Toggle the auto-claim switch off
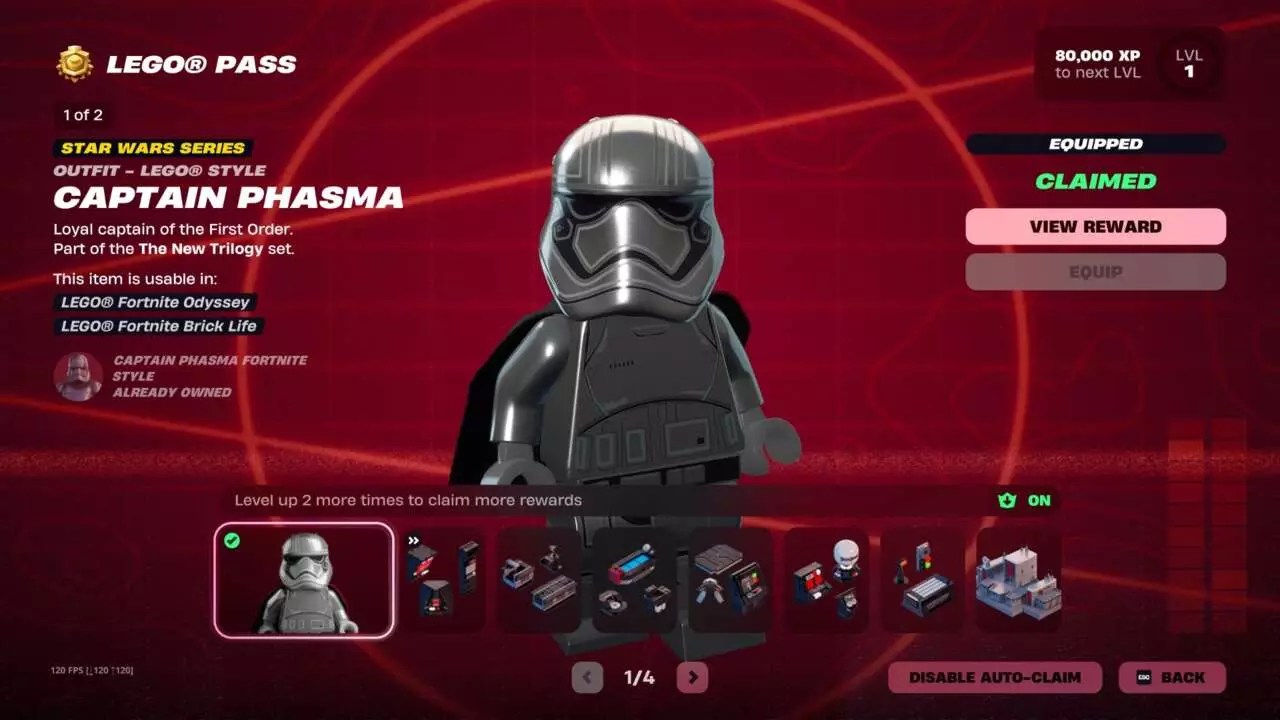The width and height of the screenshot is (1280, 720). click(x=993, y=677)
